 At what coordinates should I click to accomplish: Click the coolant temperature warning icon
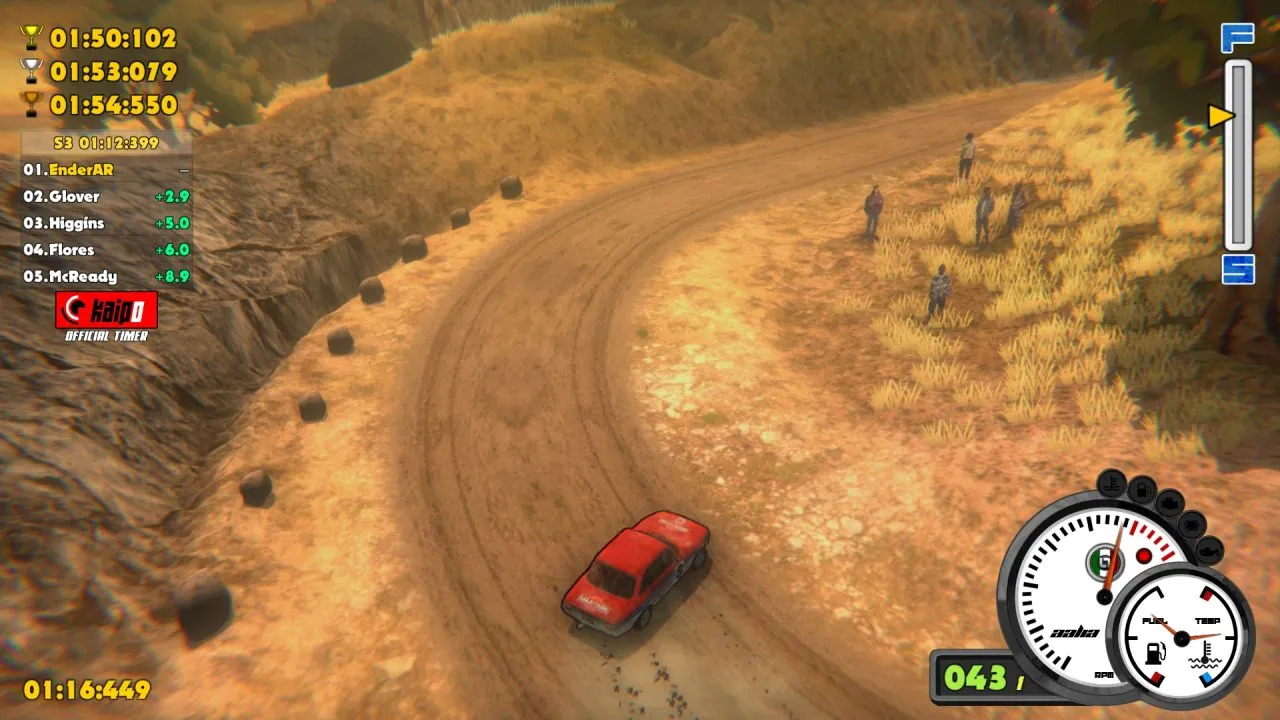click(1110, 481)
